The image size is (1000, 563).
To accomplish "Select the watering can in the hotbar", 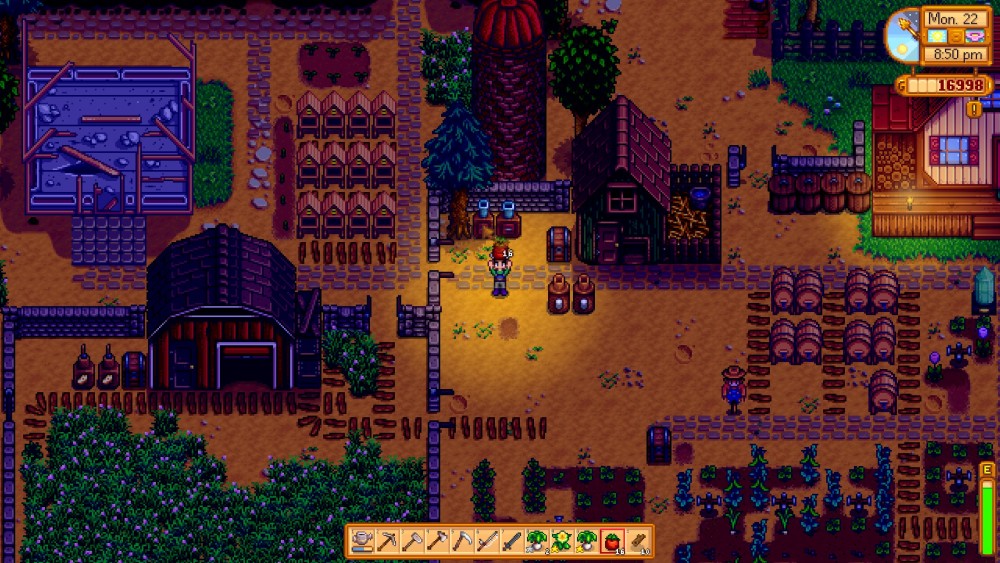I will click(363, 542).
